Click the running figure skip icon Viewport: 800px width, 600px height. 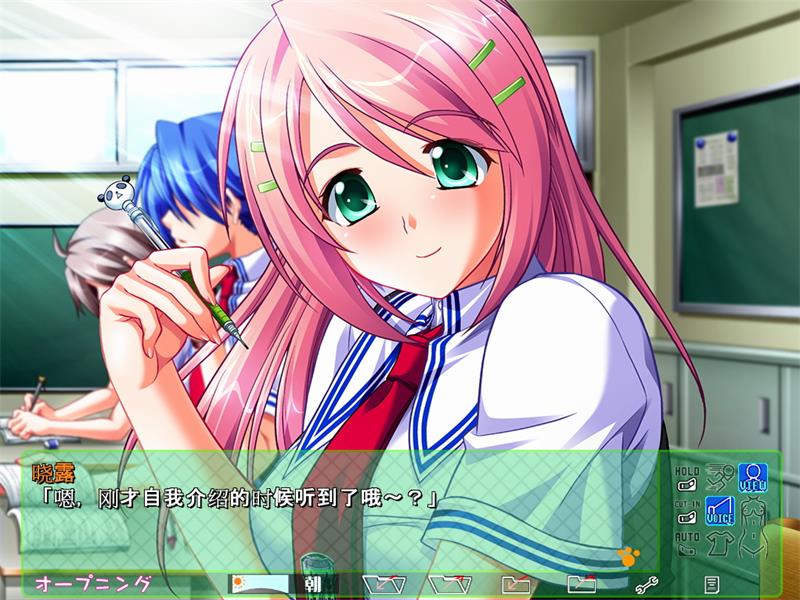(719, 477)
